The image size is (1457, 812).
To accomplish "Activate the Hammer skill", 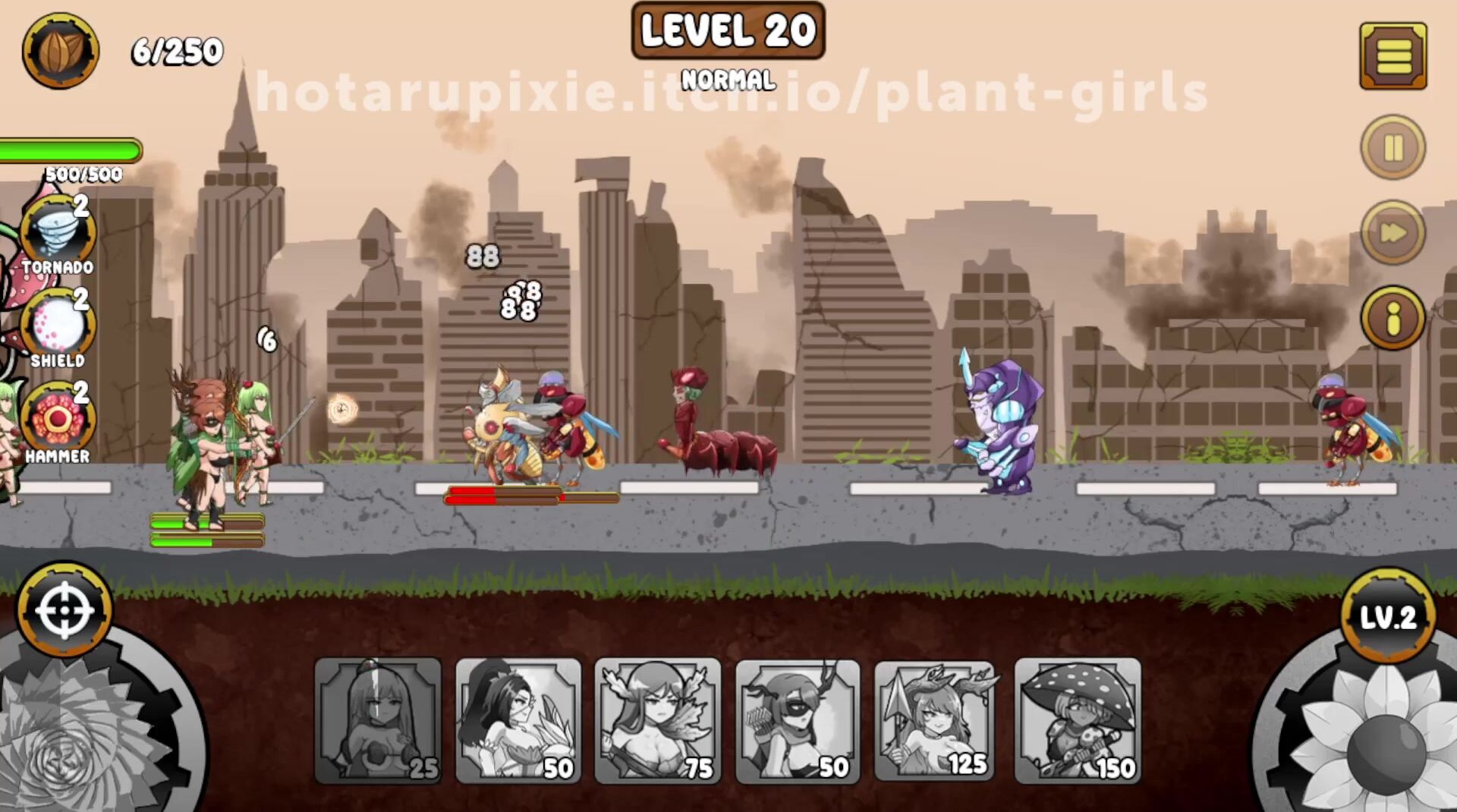I will (58, 420).
